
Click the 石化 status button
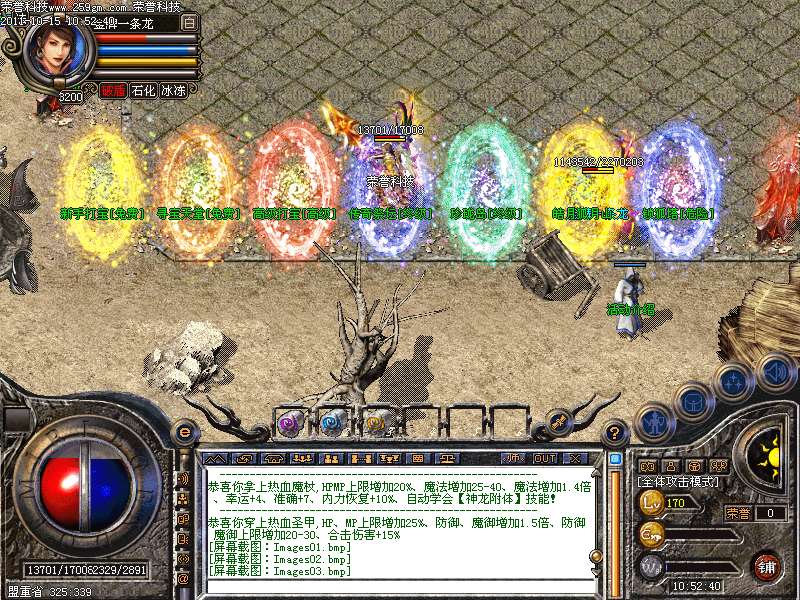(x=144, y=90)
